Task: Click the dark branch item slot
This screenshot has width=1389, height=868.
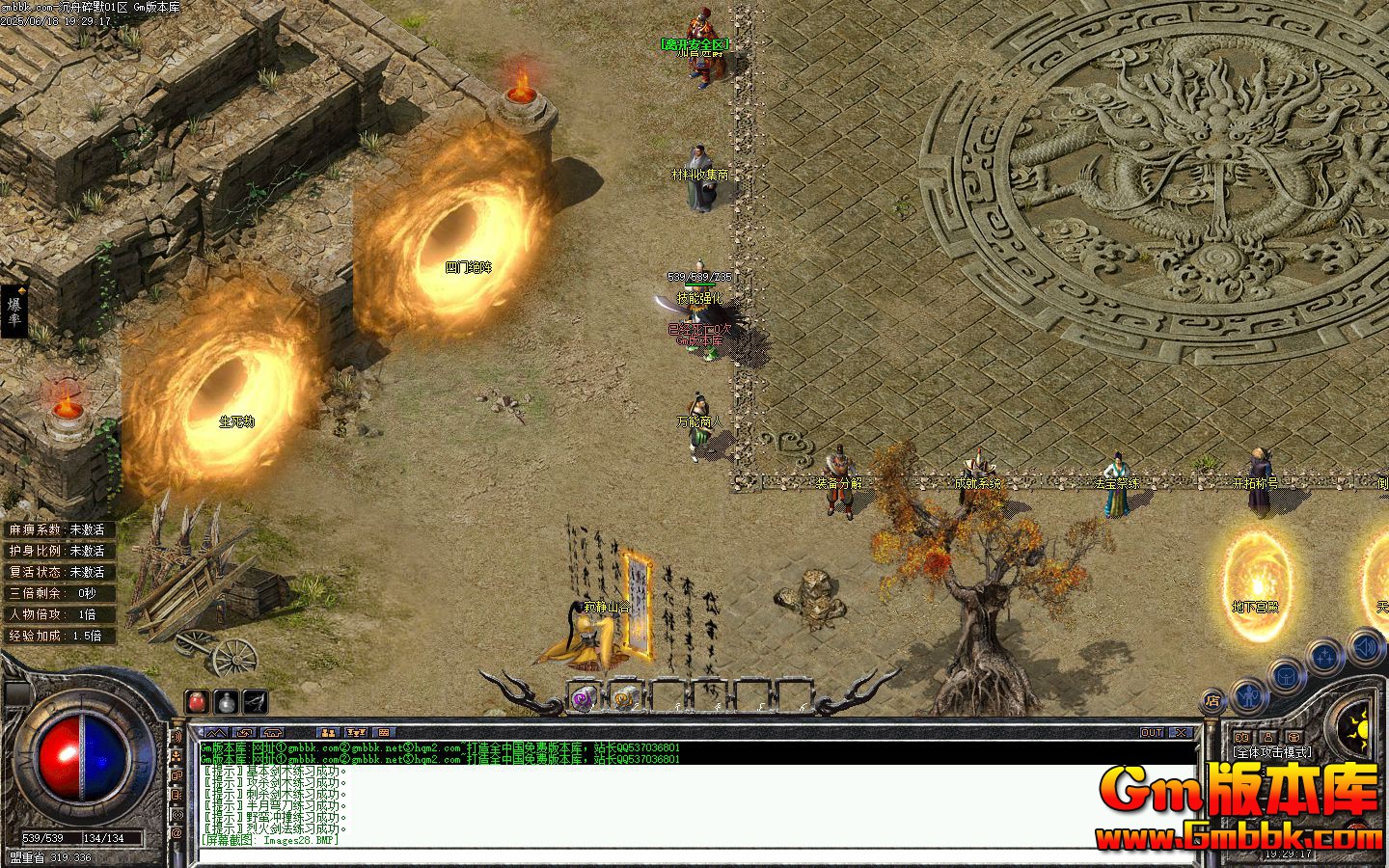Action: (x=255, y=701)
